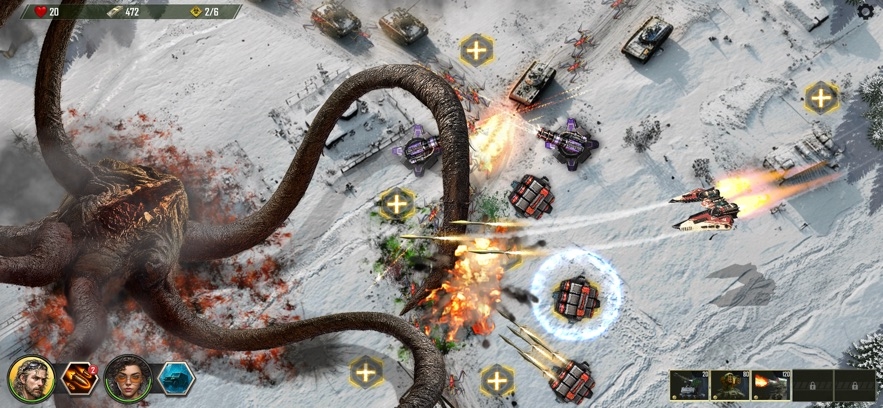
Task: Activate the blue vehicle hexagon ability
Action: (x=176, y=378)
